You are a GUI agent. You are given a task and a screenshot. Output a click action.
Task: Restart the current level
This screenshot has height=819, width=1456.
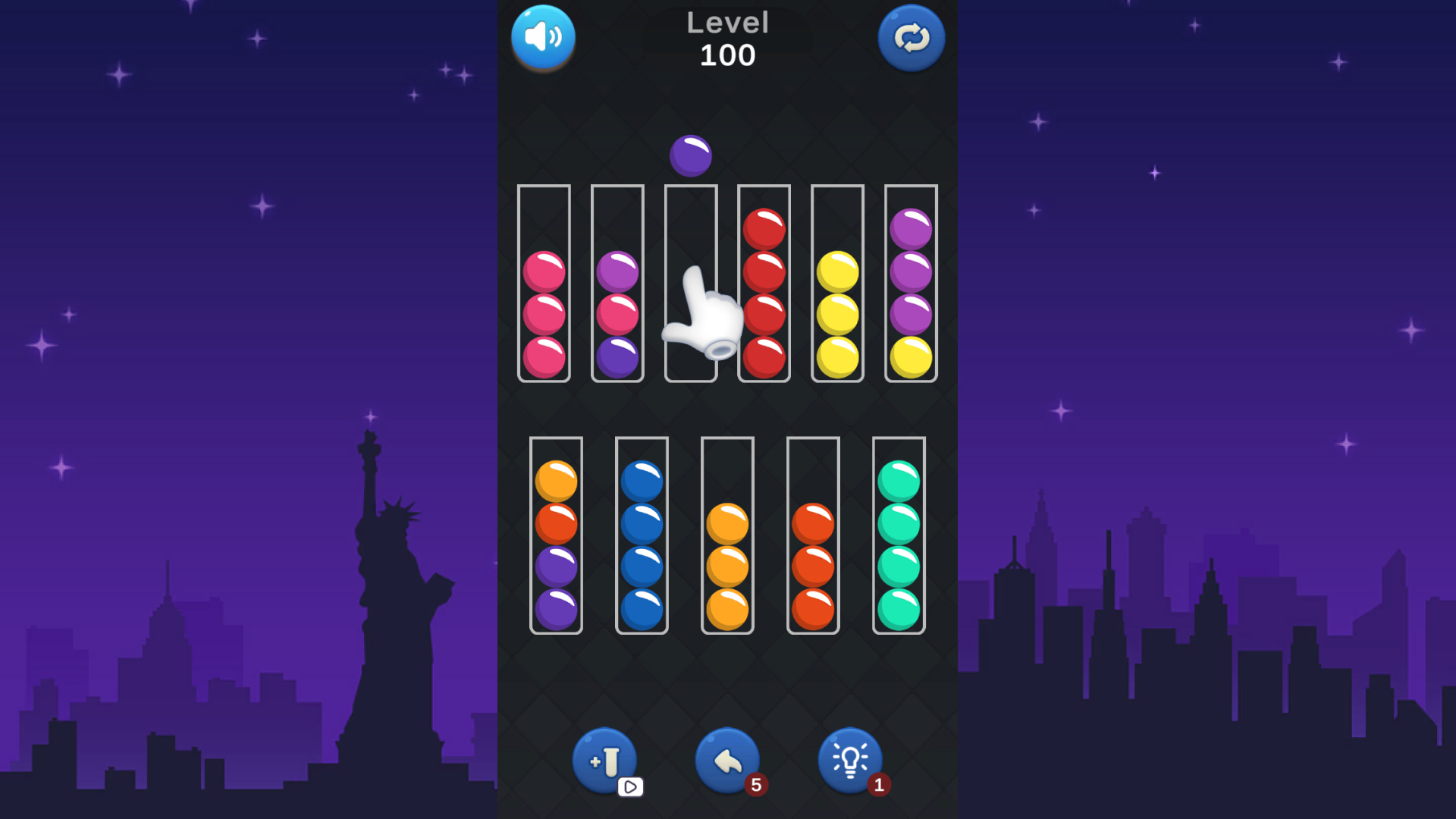[911, 37]
